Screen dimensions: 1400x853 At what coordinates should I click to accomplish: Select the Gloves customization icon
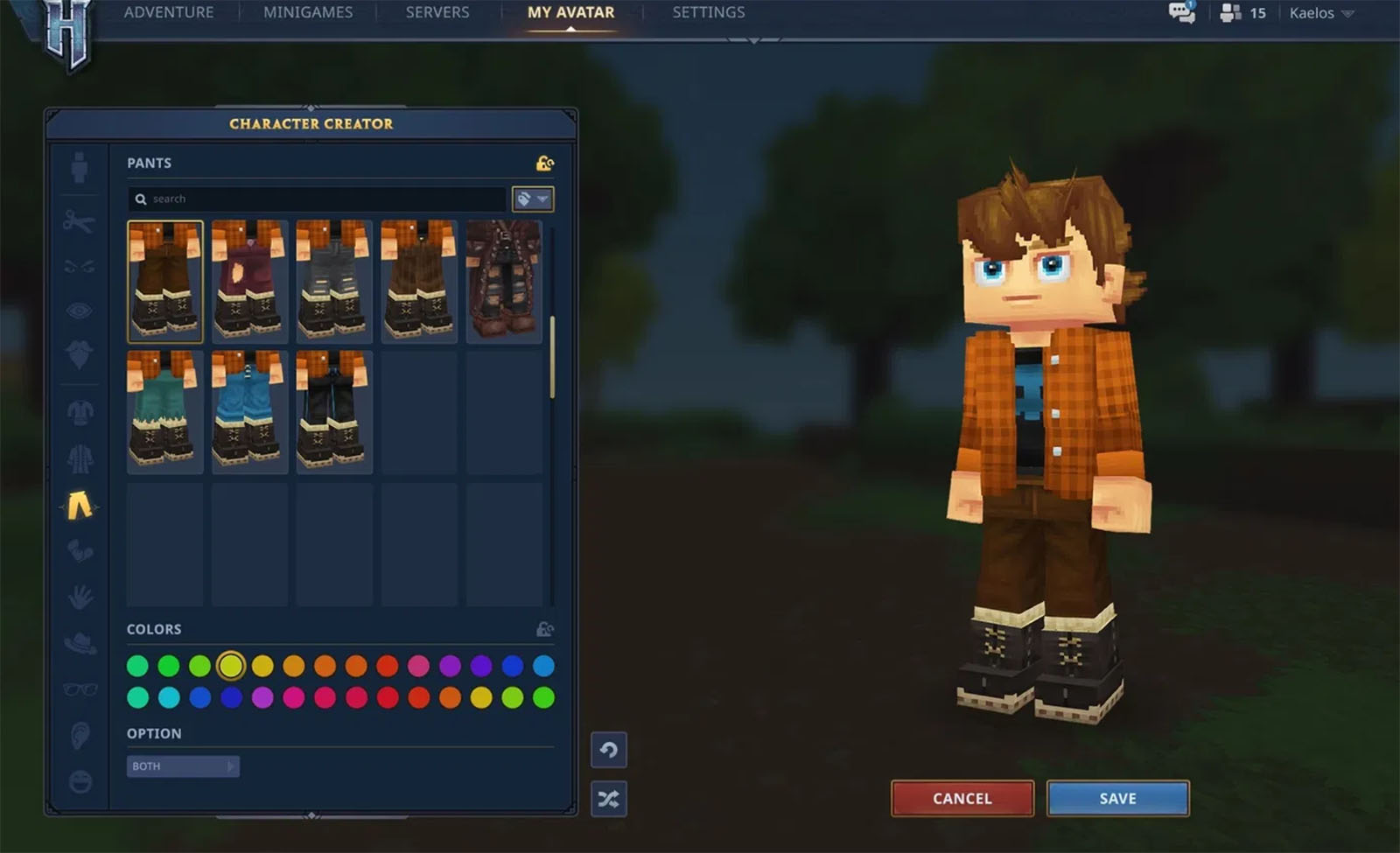coord(79,551)
